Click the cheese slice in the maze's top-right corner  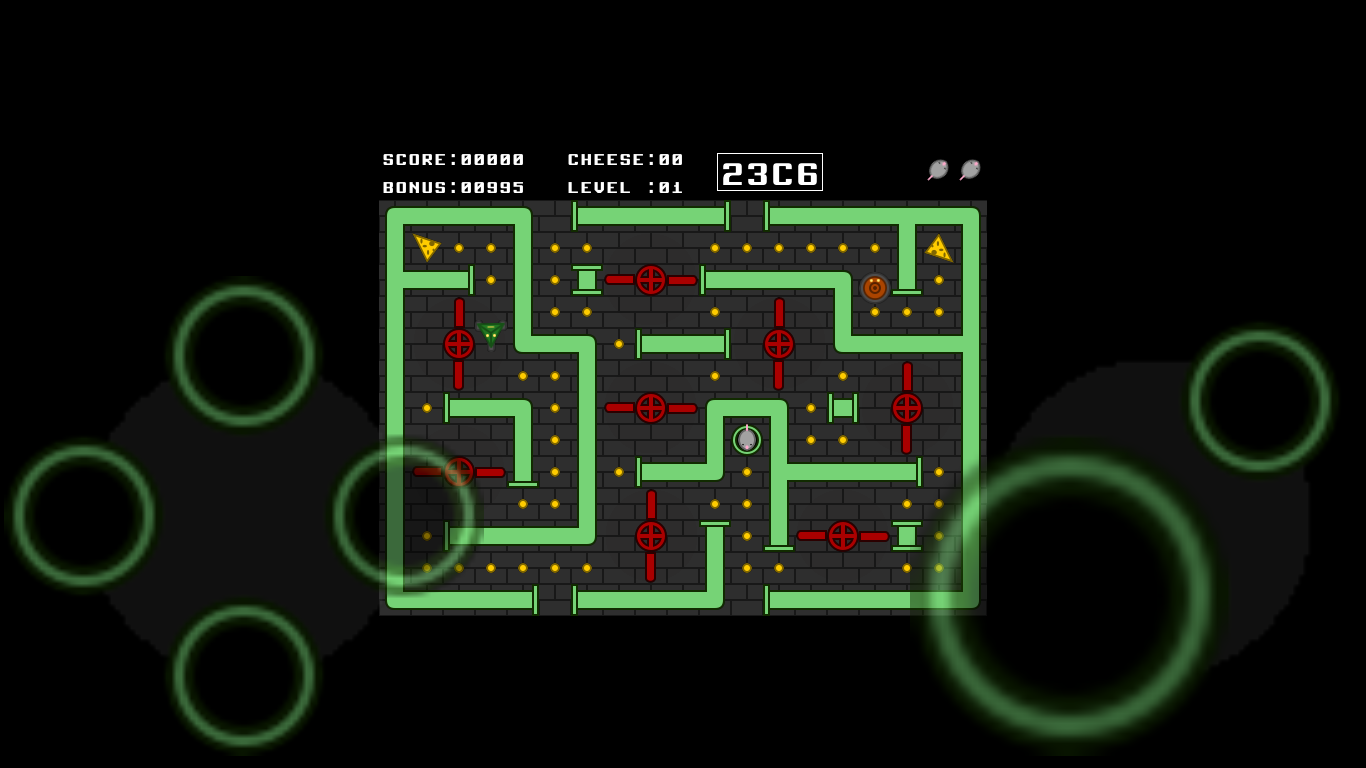click(x=938, y=249)
